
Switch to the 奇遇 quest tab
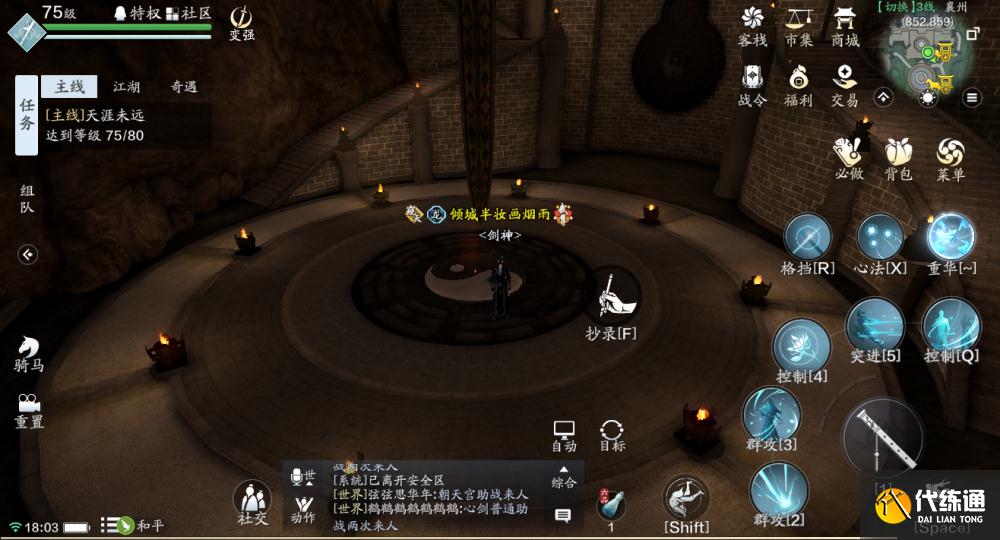[183, 87]
